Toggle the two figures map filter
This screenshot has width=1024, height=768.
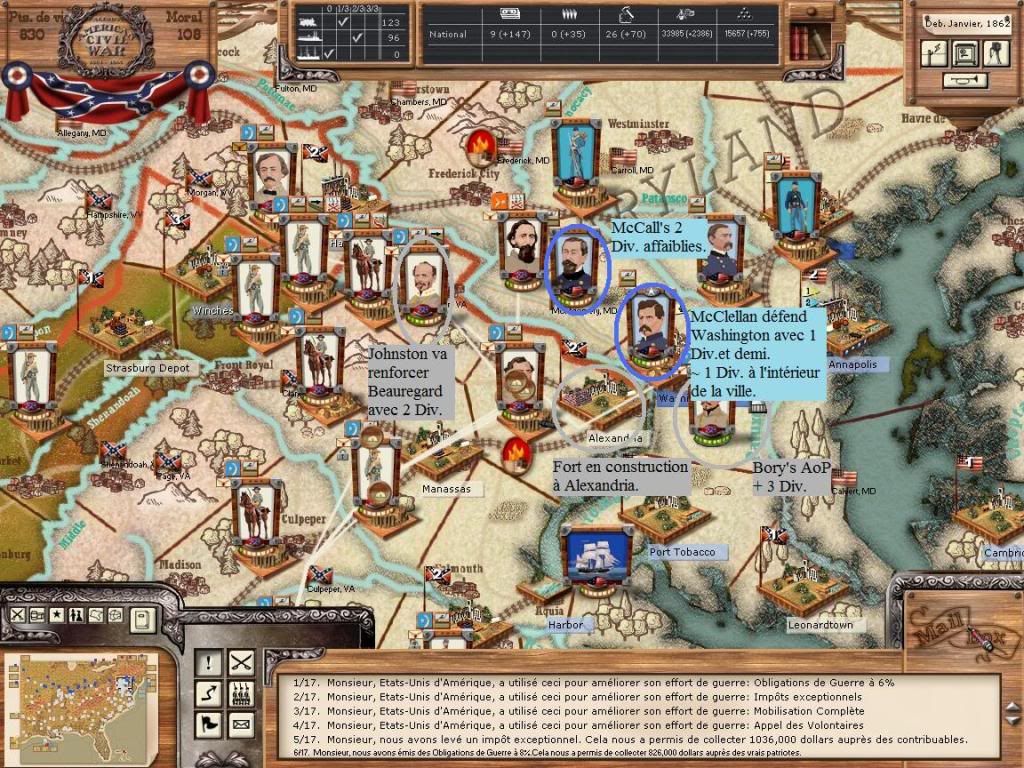click(x=76, y=615)
